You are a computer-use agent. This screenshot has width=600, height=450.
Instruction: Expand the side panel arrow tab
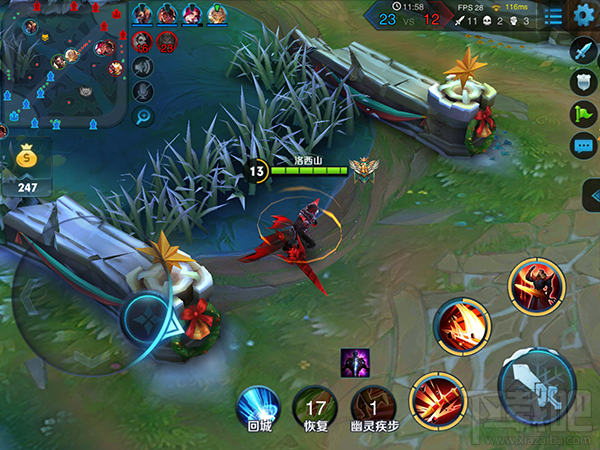[590, 197]
